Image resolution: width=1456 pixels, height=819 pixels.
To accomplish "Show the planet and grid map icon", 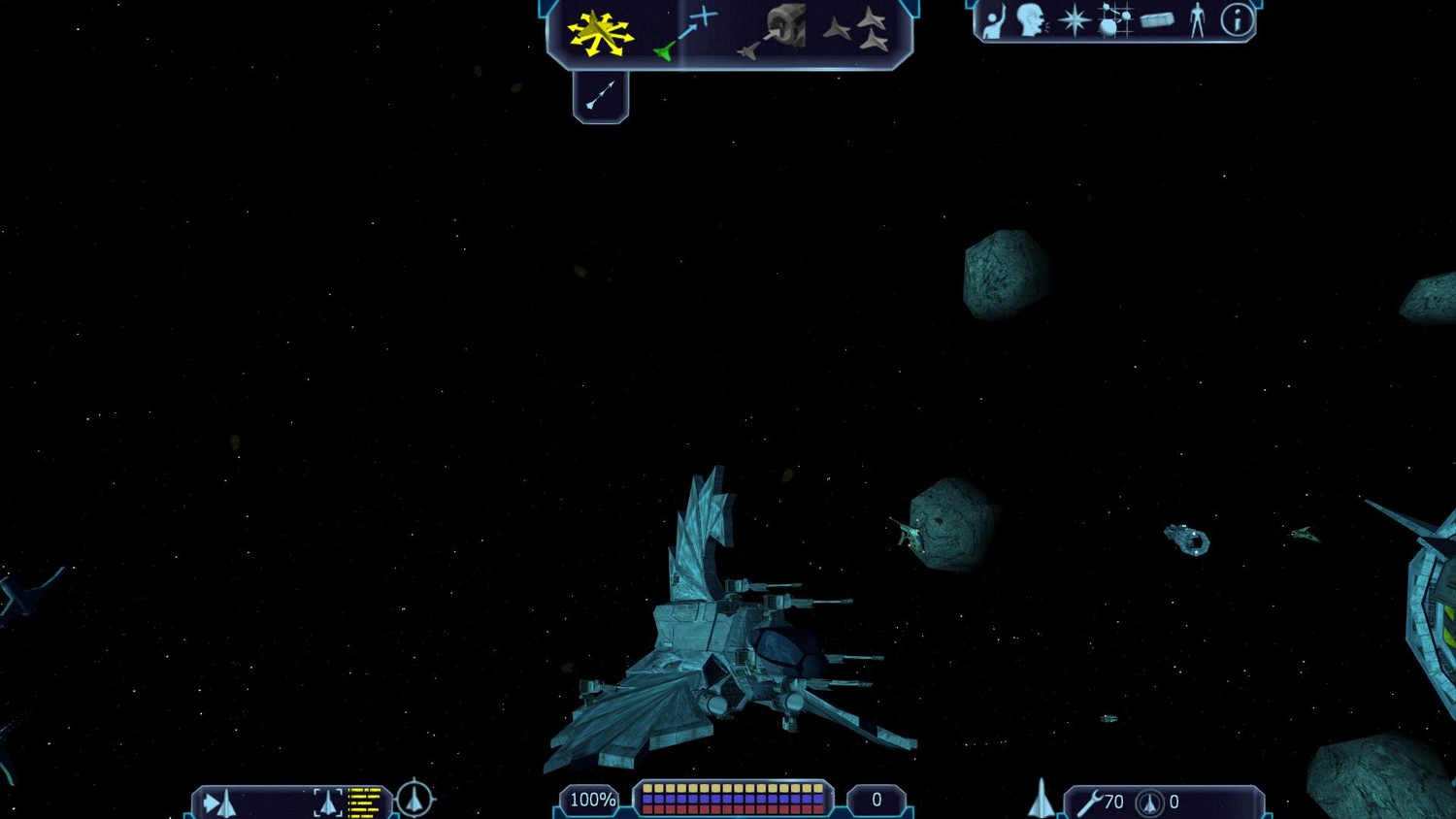I will [x=1114, y=20].
